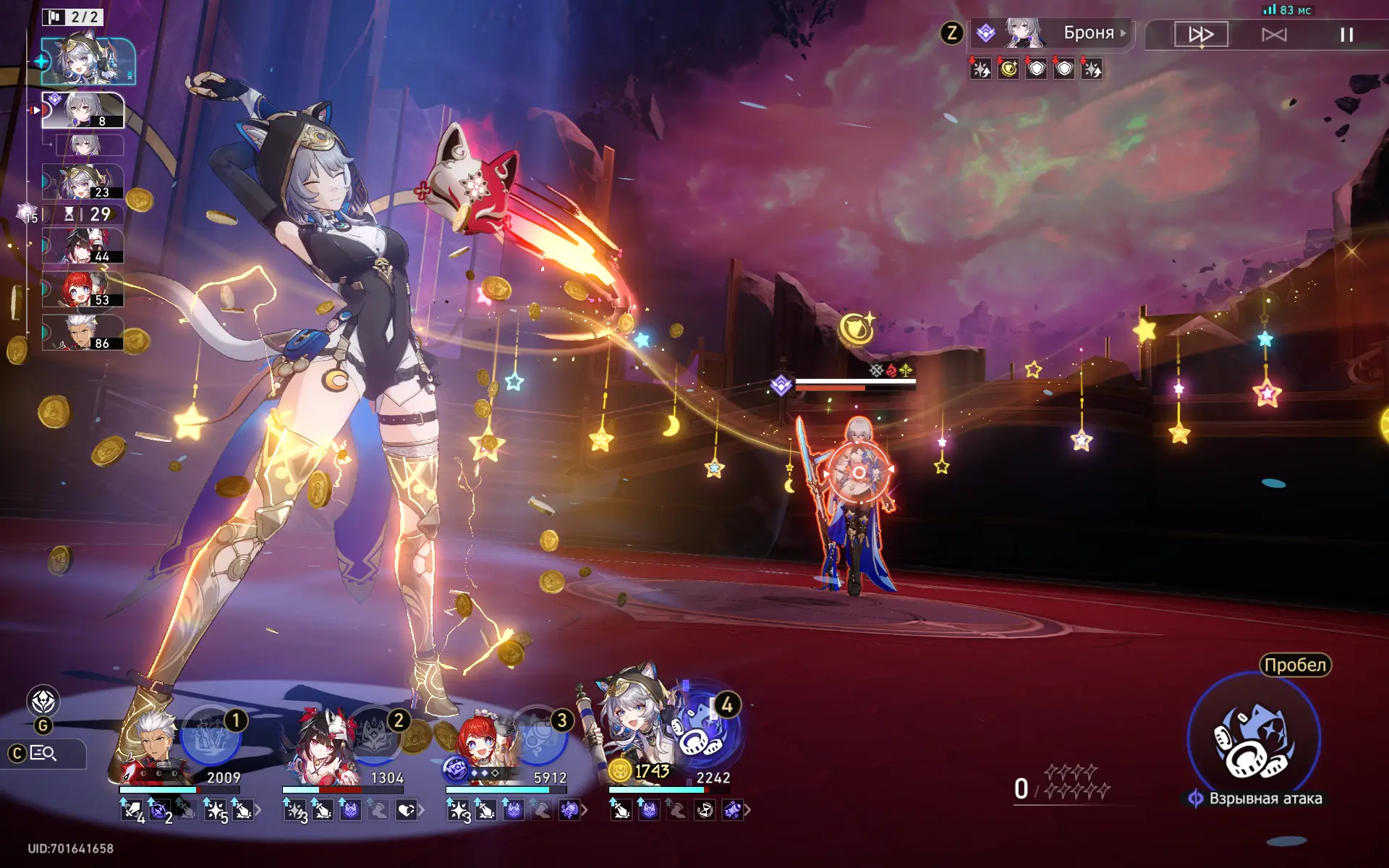Select turn-order portrait with action value 53
The width and height of the screenshot is (1389, 868).
pos(83,289)
